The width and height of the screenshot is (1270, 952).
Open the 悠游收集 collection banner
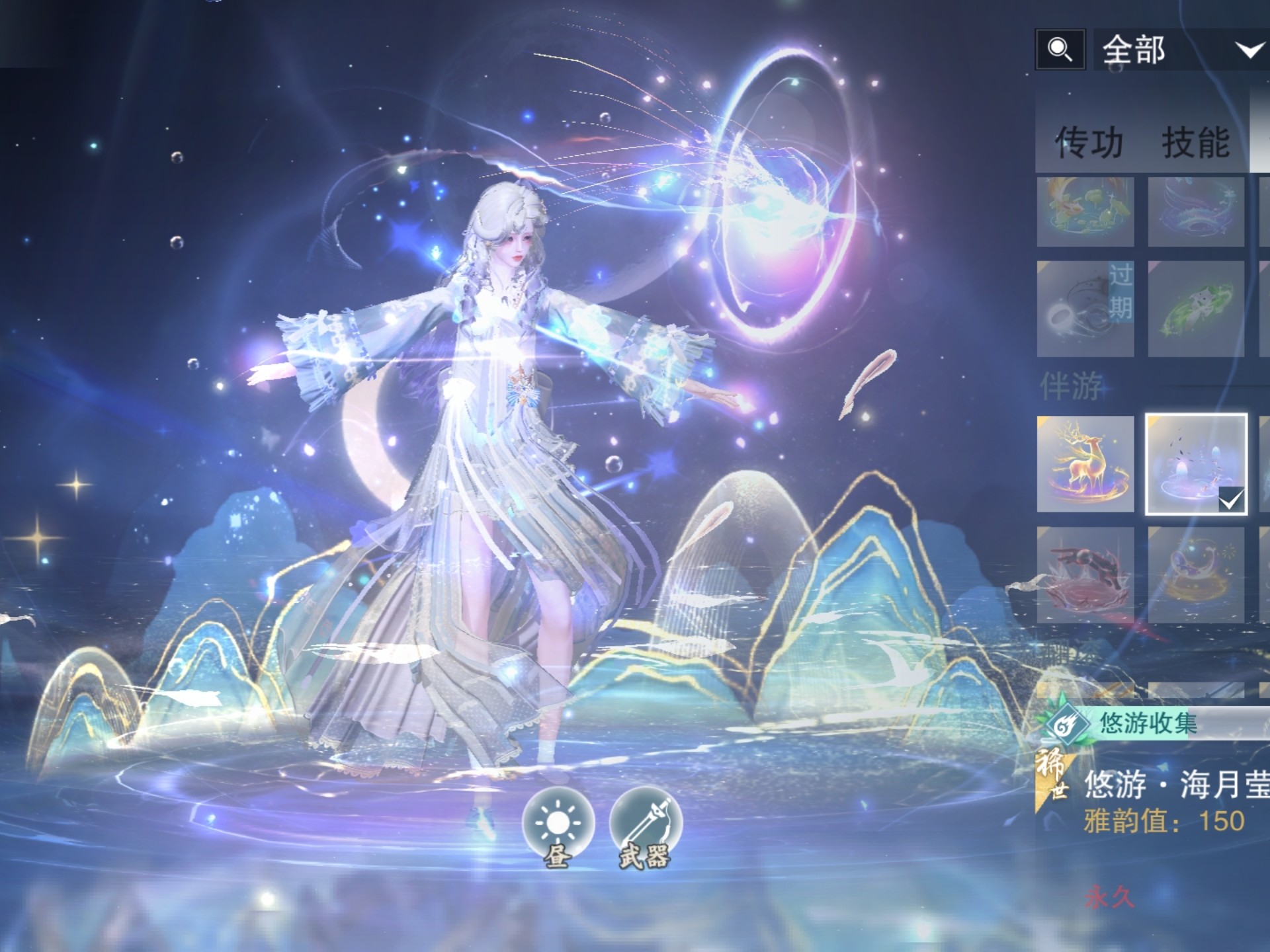click(1151, 723)
